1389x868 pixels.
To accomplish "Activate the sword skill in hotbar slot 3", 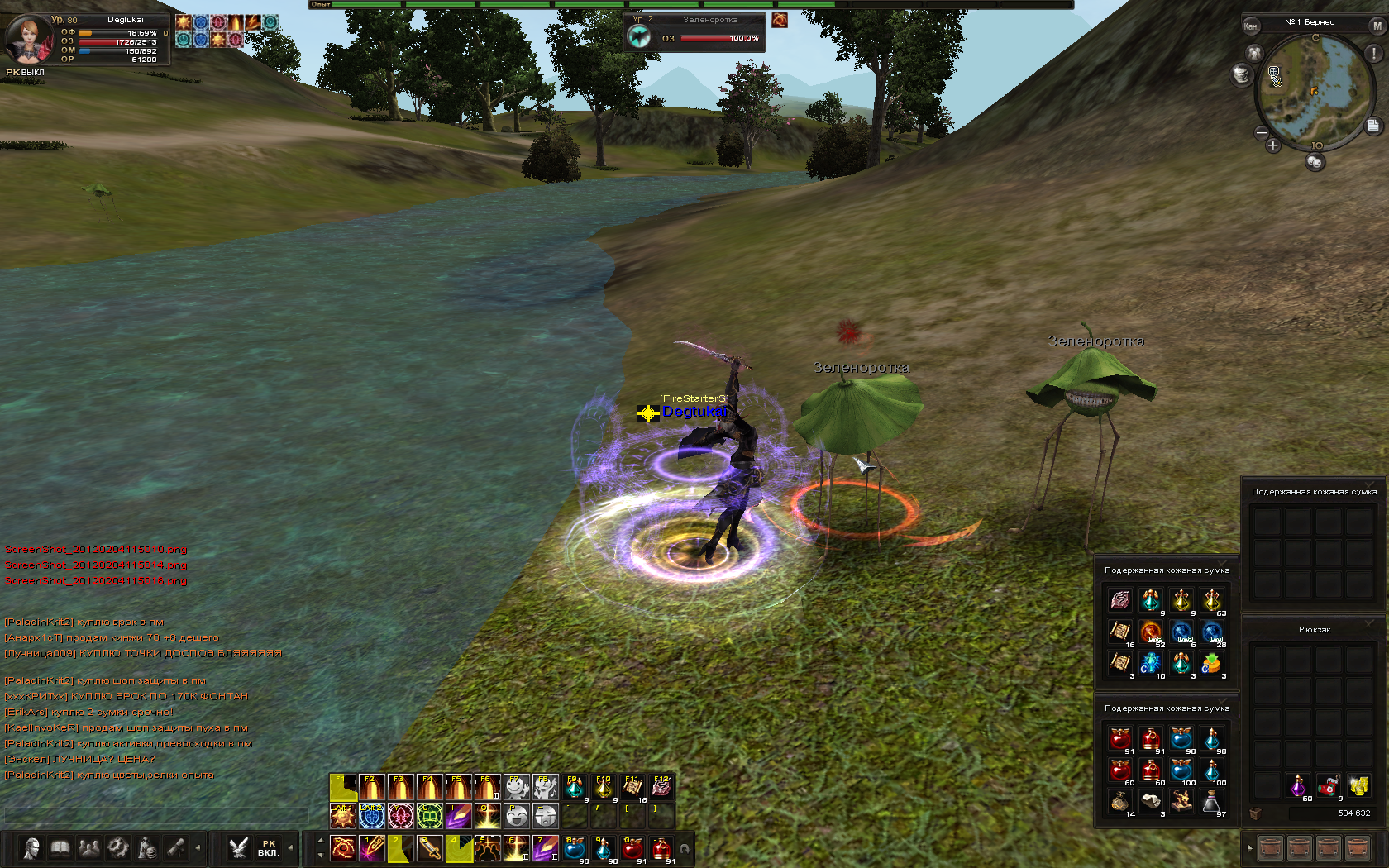I will [429, 848].
